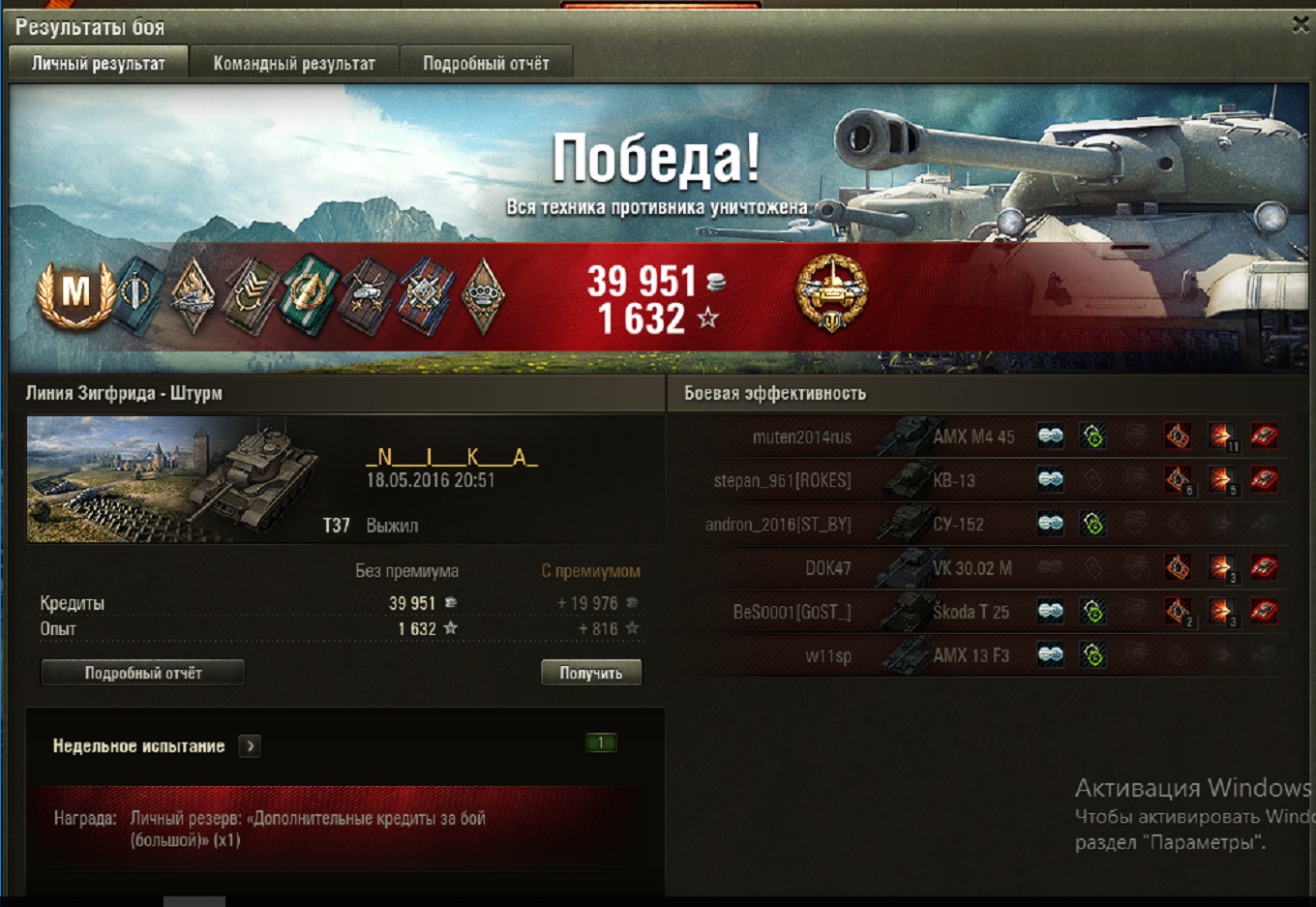Select the Личный результат tab
Image resolution: width=1316 pixels, height=907 pixels.
[98, 64]
